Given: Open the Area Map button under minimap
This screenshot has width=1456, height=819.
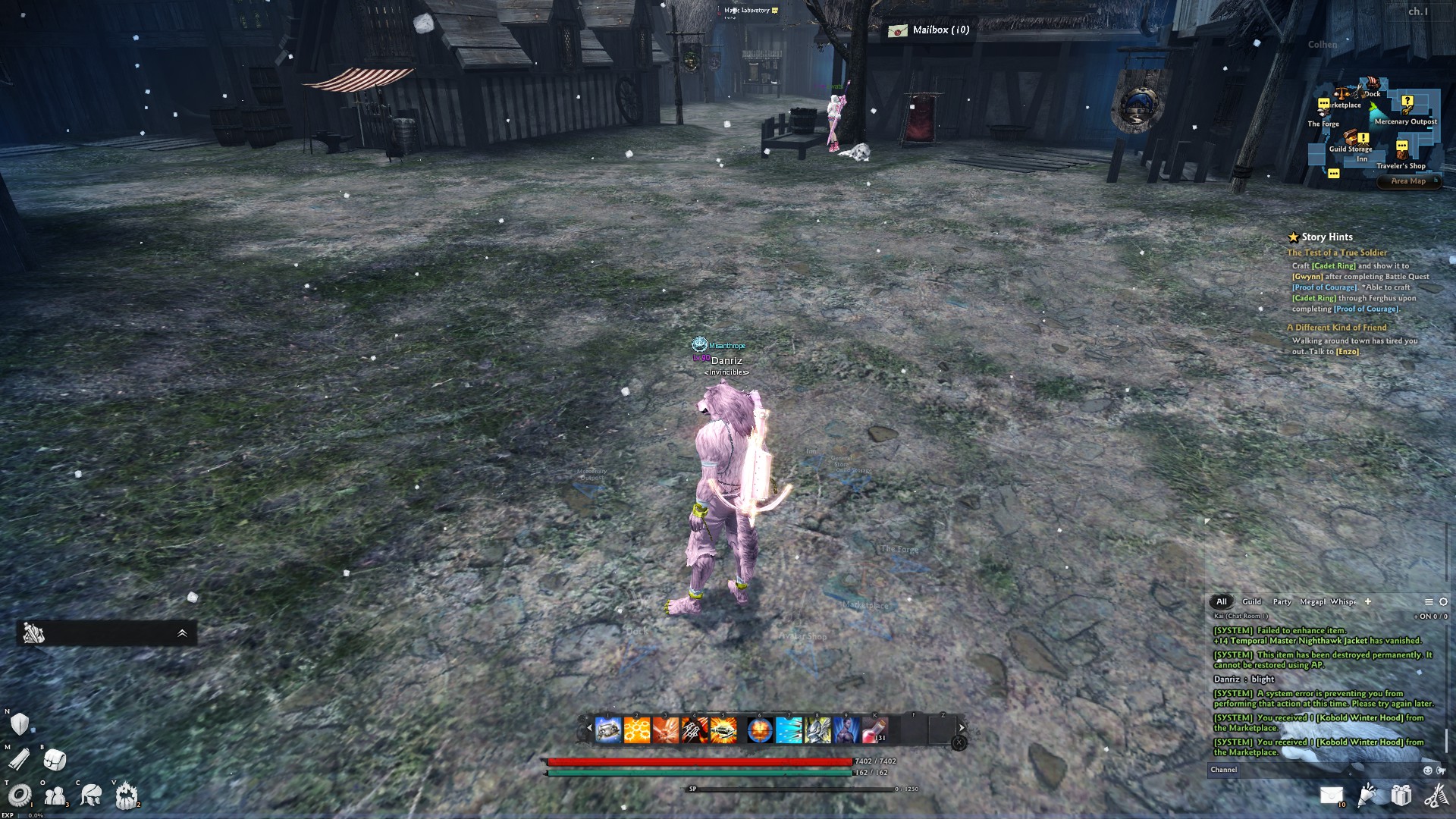Looking at the screenshot, I should coord(1410,181).
